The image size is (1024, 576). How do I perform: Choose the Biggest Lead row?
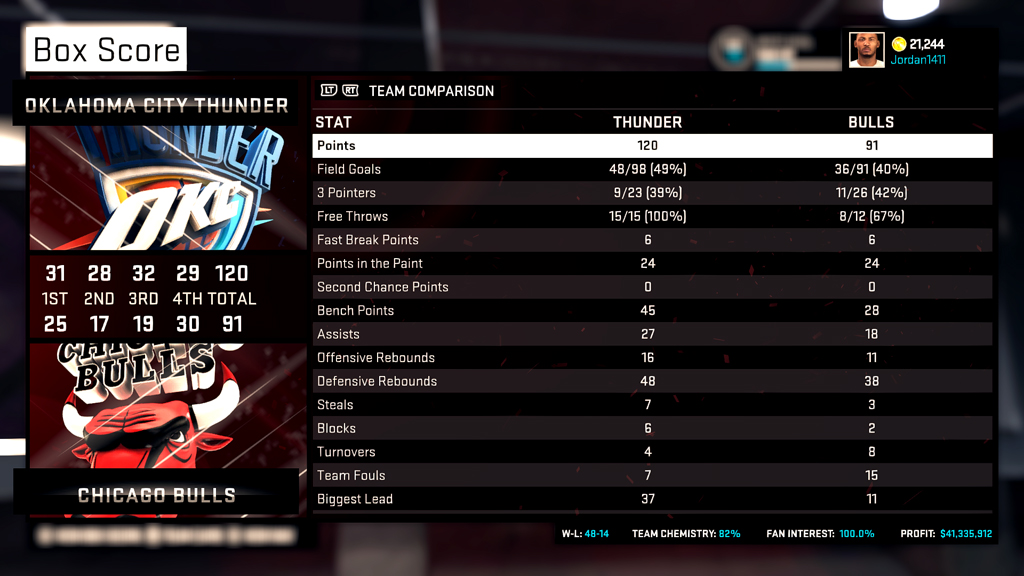tap(652, 499)
